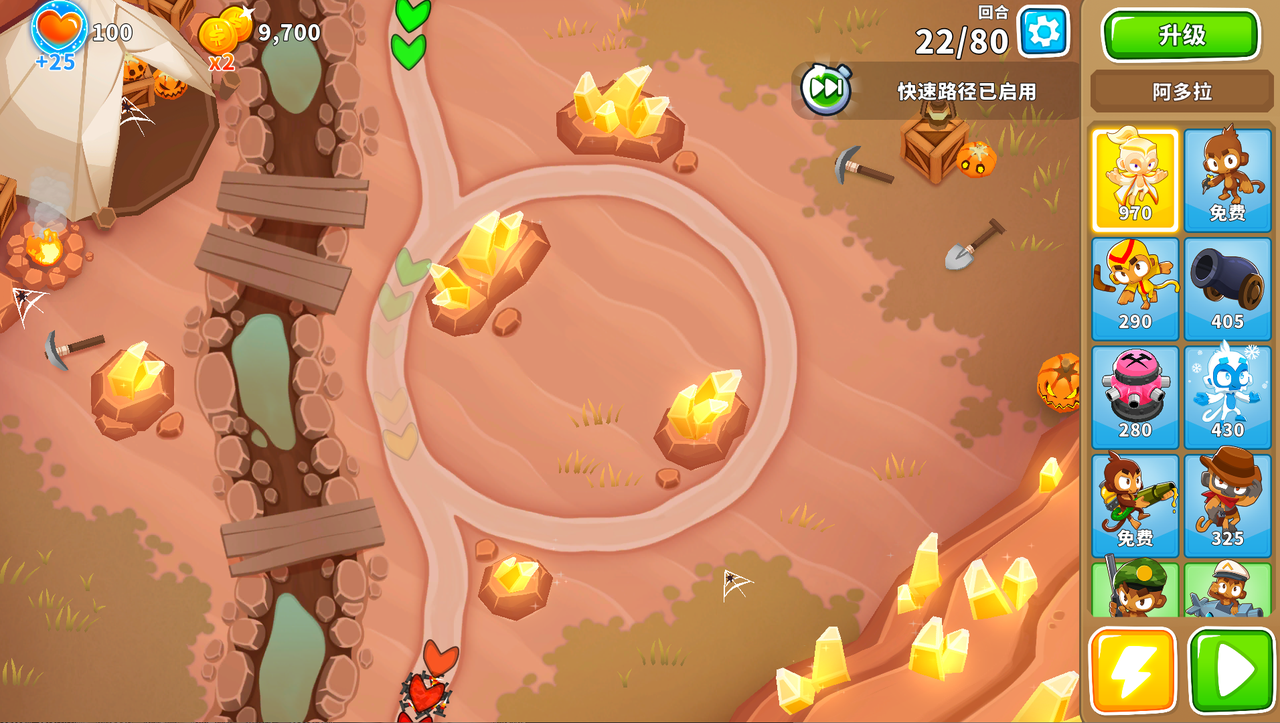The height and width of the screenshot is (723, 1280).
Task: Select the Dart Monkey tower marked 免费
Action: [1228, 180]
